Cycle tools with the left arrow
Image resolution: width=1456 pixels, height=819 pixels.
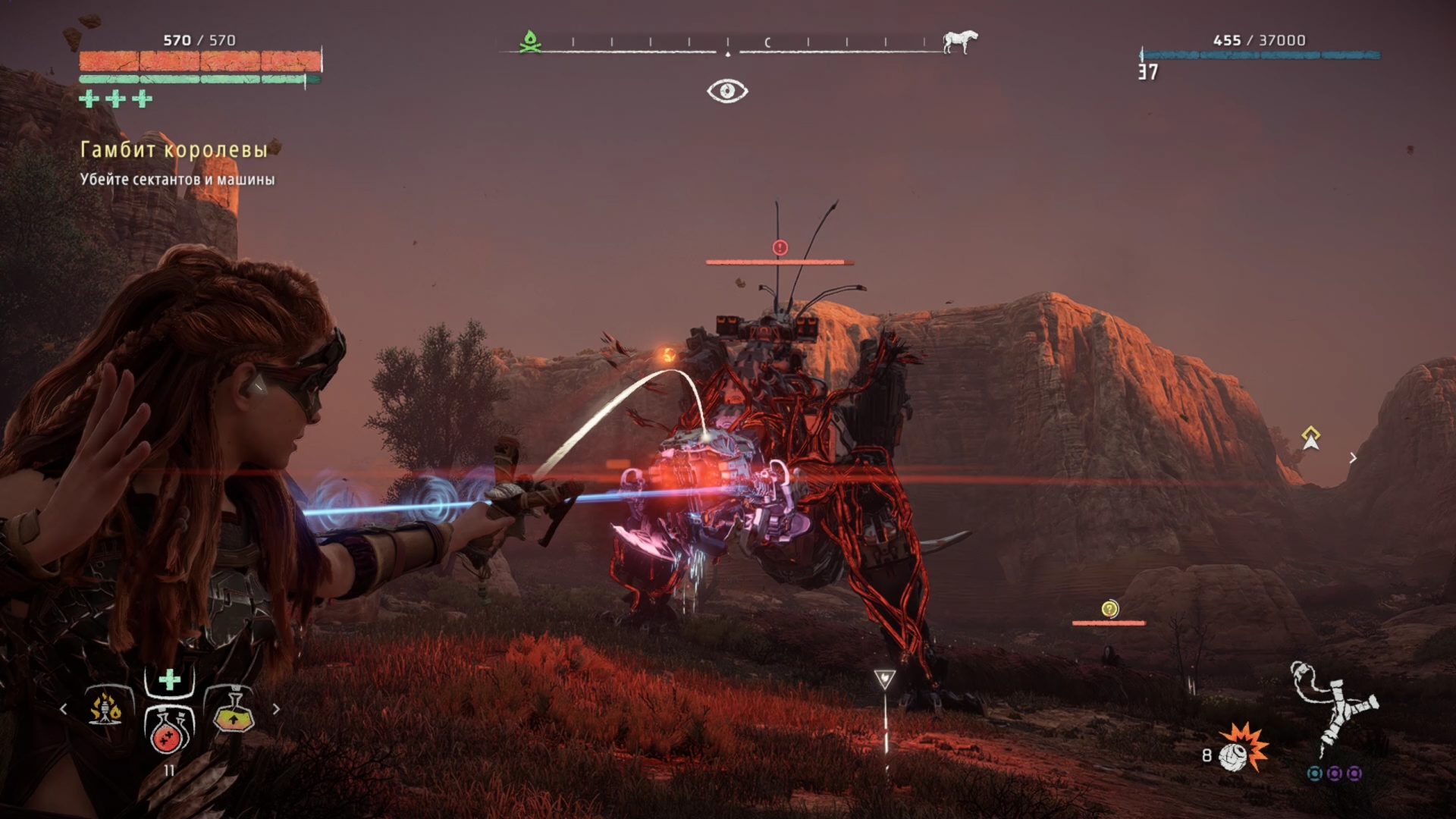(x=64, y=709)
